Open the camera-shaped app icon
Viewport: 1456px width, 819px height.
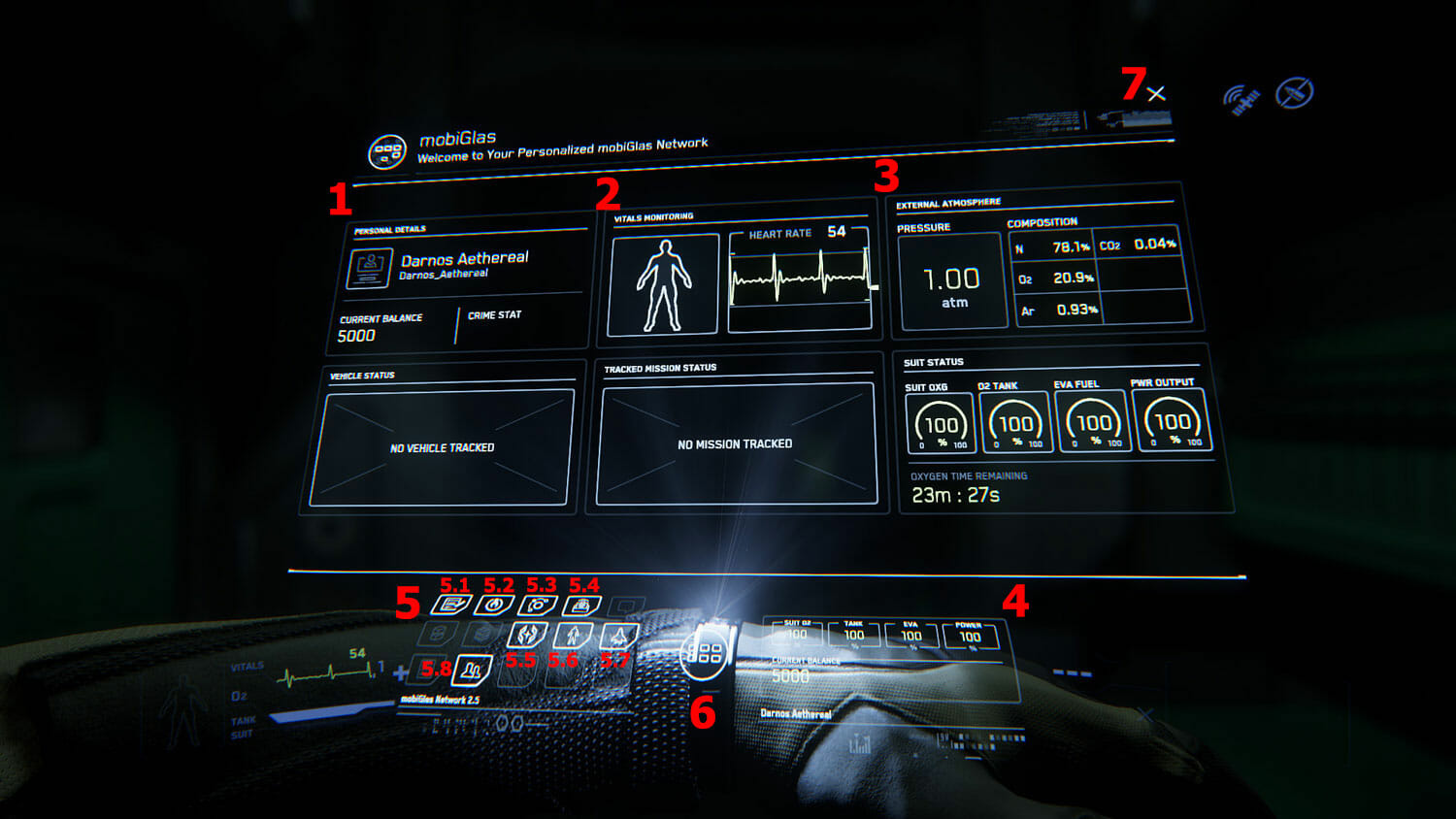point(537,606)
